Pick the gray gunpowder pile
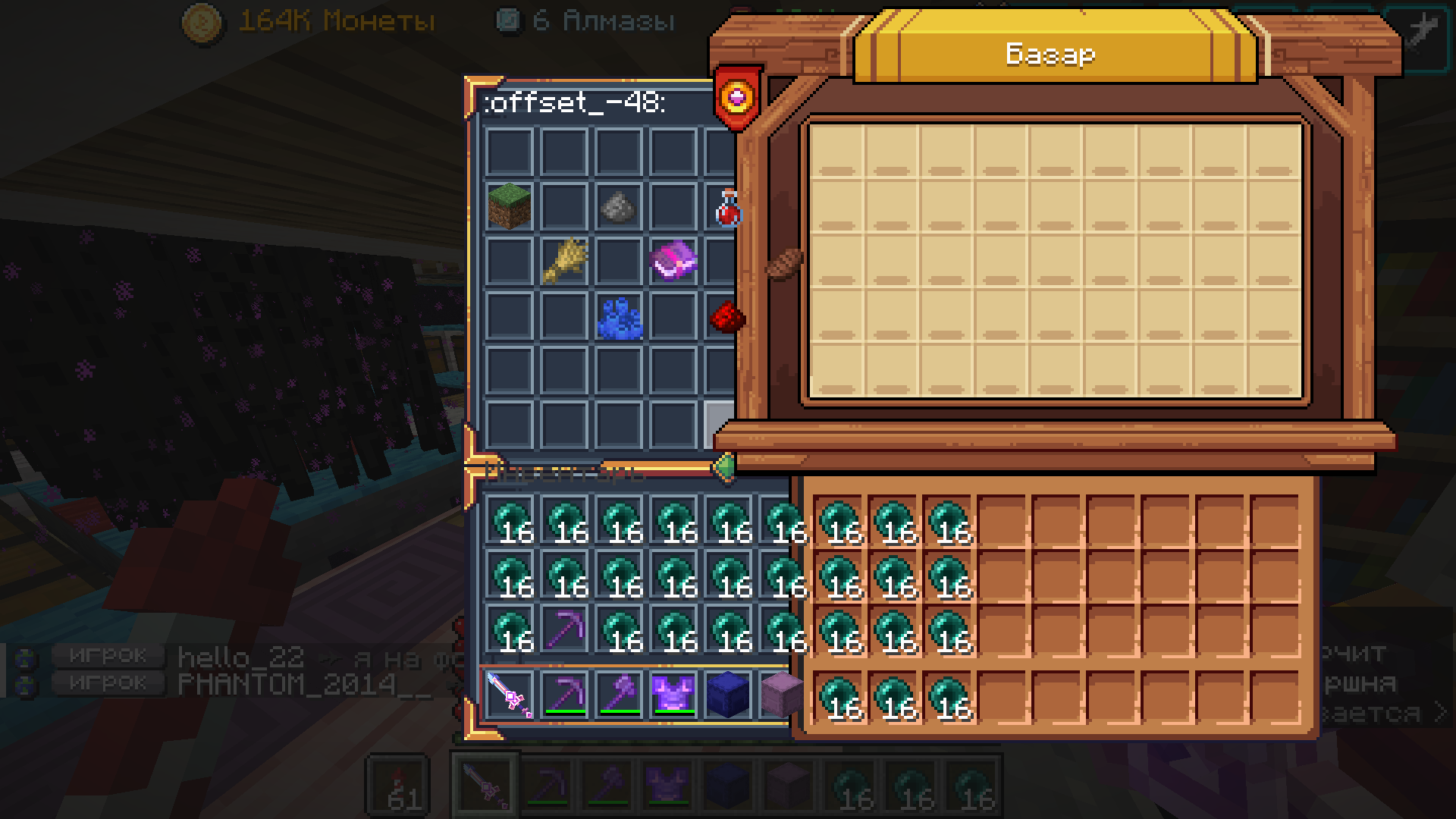Viewport: 1456px width, 819px height. pyautogui.click(x=618, y=206)
